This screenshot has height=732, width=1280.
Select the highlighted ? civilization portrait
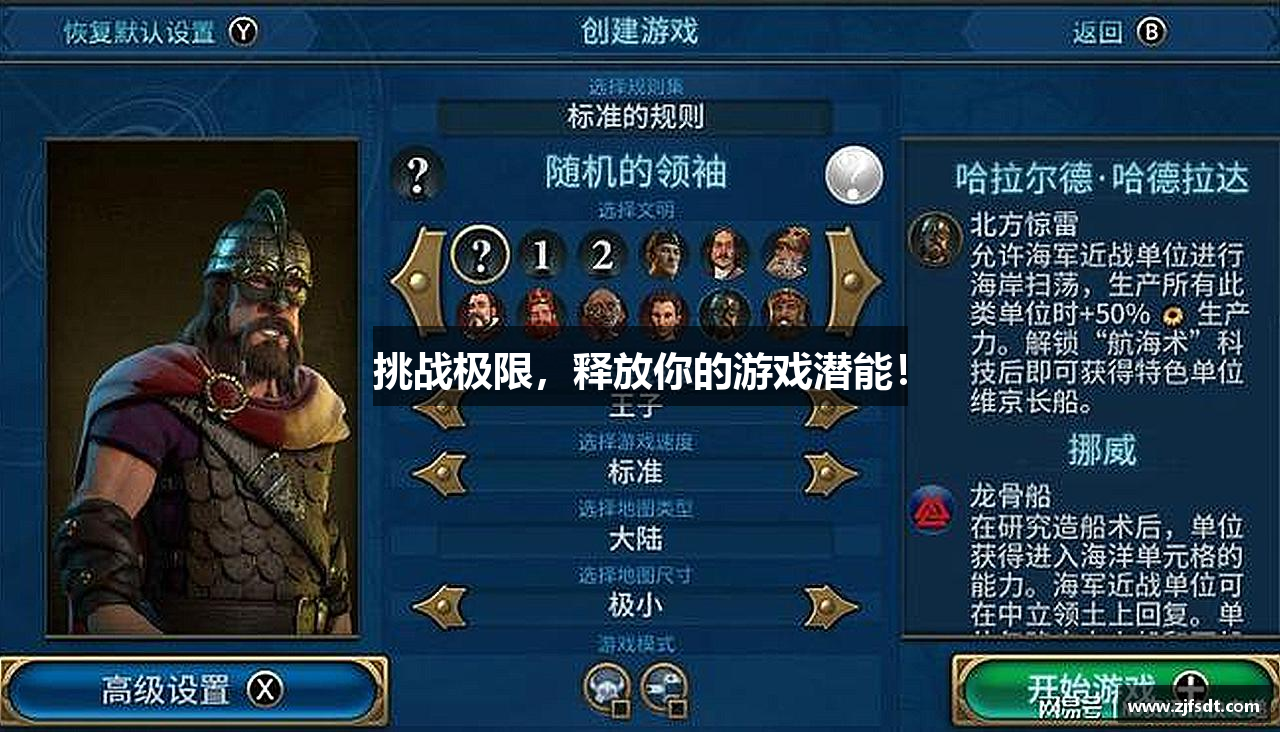pos(483,255)
